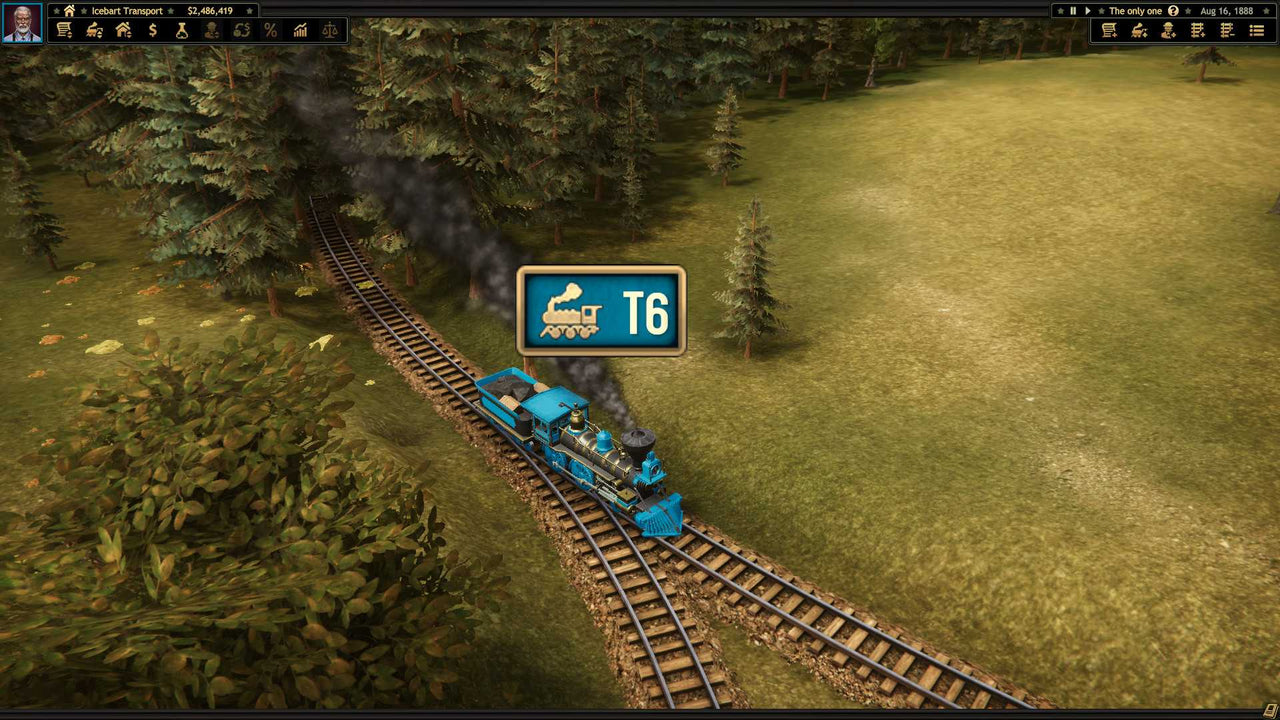This screenshot has width=1280, height=720.
Task: Open task info via the question mark circle
Action: pos(1173,11)
